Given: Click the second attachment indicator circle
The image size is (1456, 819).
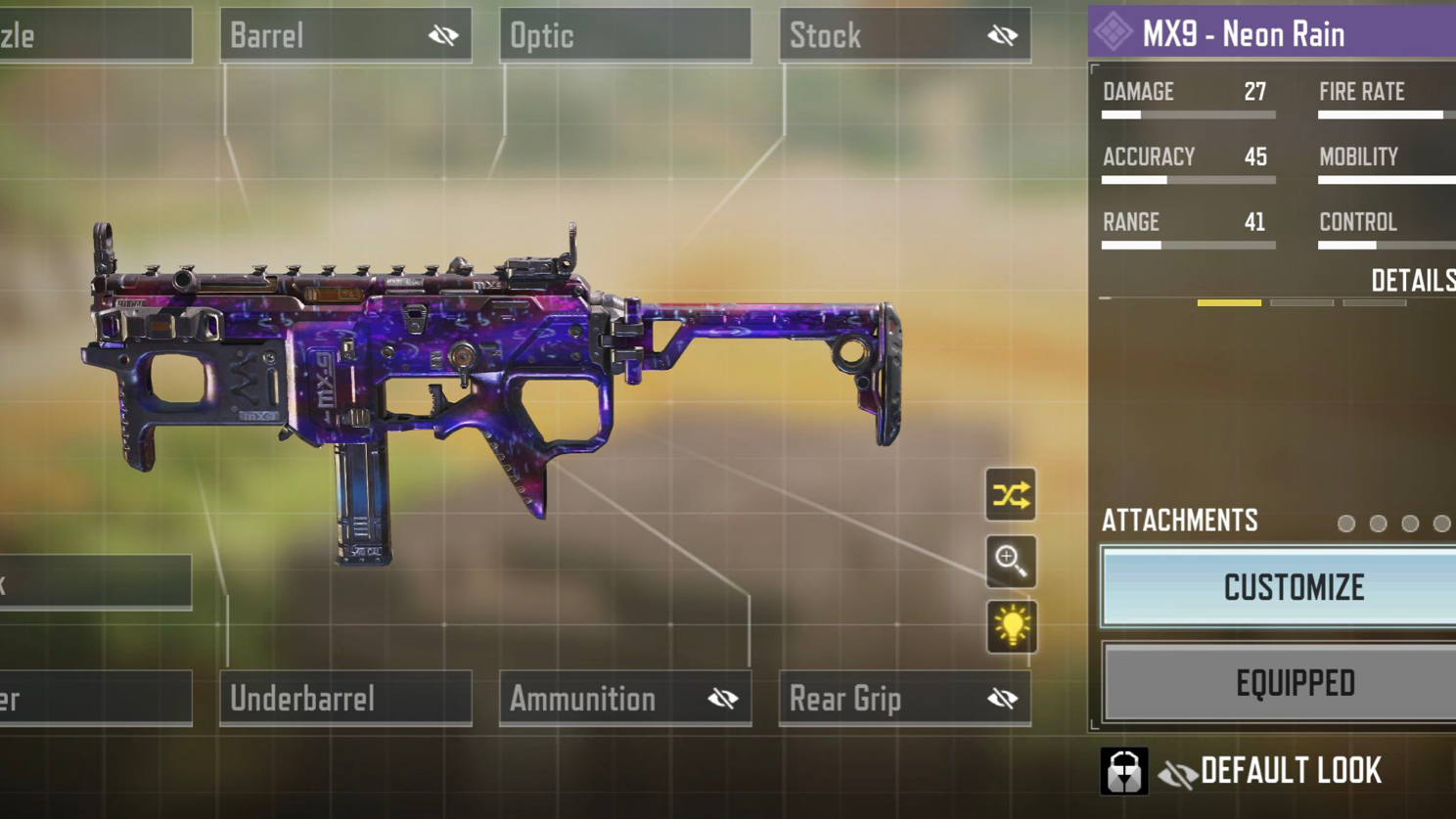Looking at the screenshot, I should click(1379, 523).
